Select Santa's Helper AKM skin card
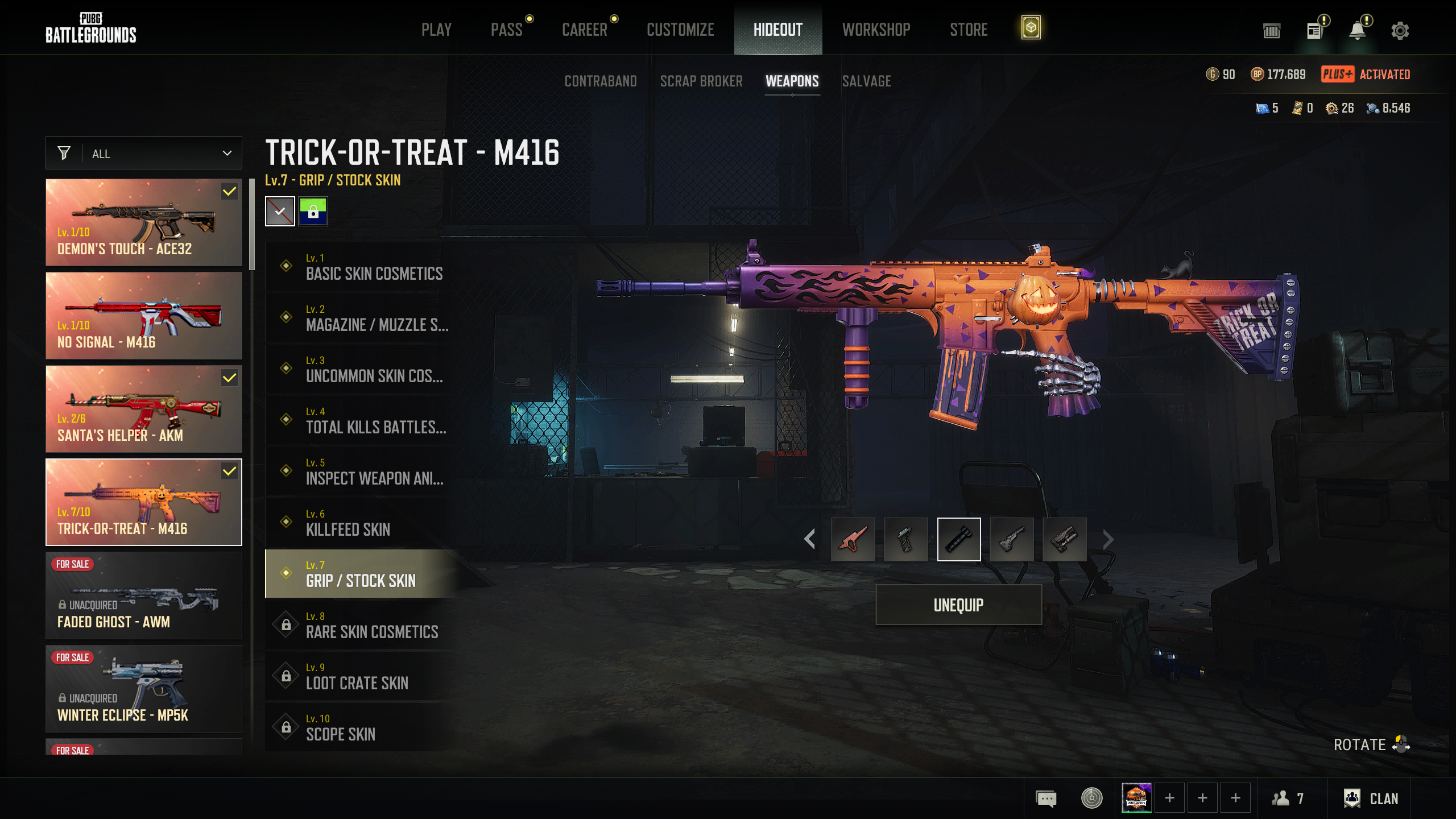This screenshot has width=1456, height=819. tap(144, 409)
